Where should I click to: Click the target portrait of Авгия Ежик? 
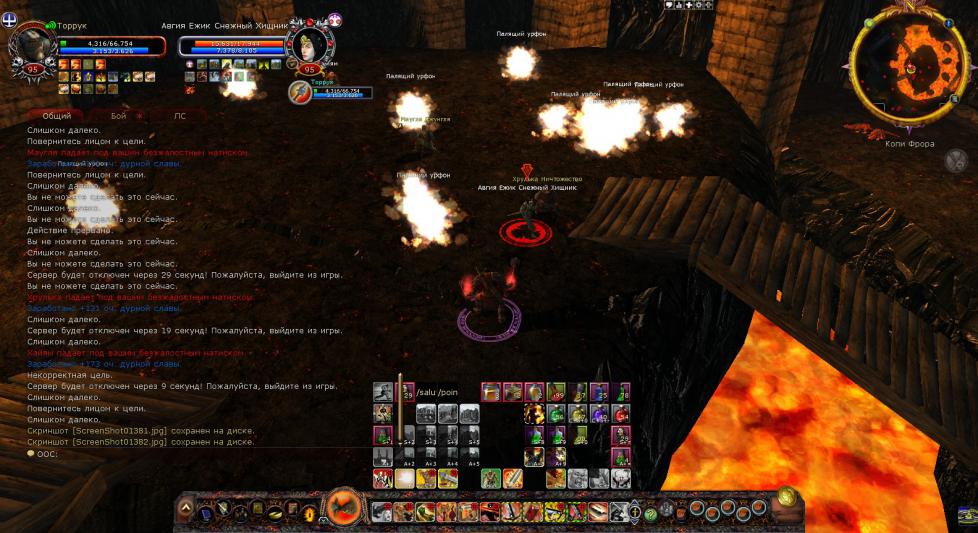(306, 44)
